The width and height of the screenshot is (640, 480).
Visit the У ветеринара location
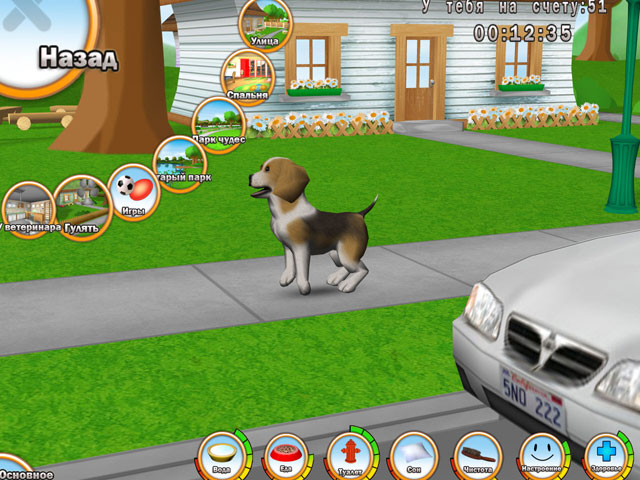pos(27,208)
